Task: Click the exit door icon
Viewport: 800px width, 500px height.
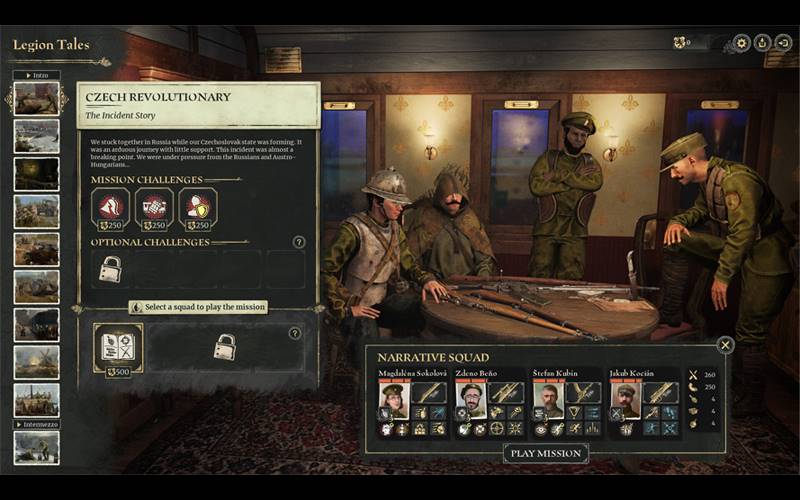Action: (783, 43)
